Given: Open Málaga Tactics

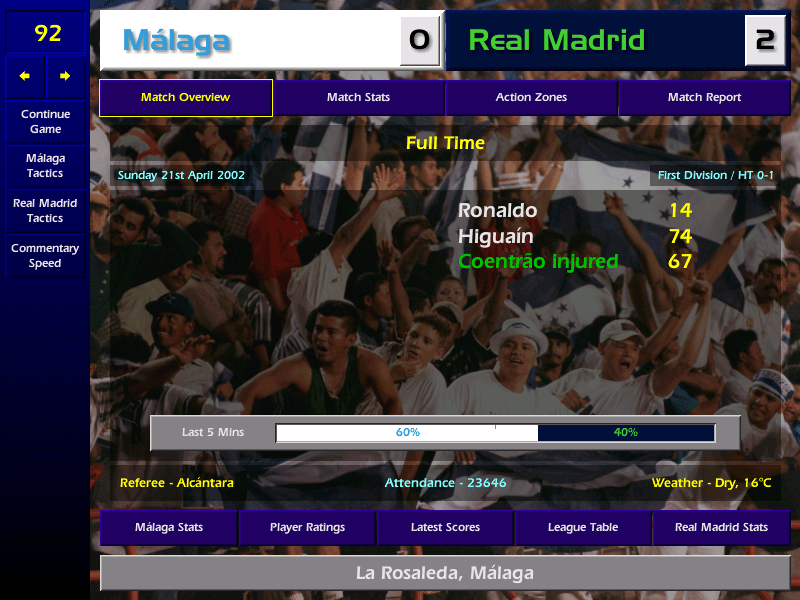Looking at the screenshot, I should 45,166.
